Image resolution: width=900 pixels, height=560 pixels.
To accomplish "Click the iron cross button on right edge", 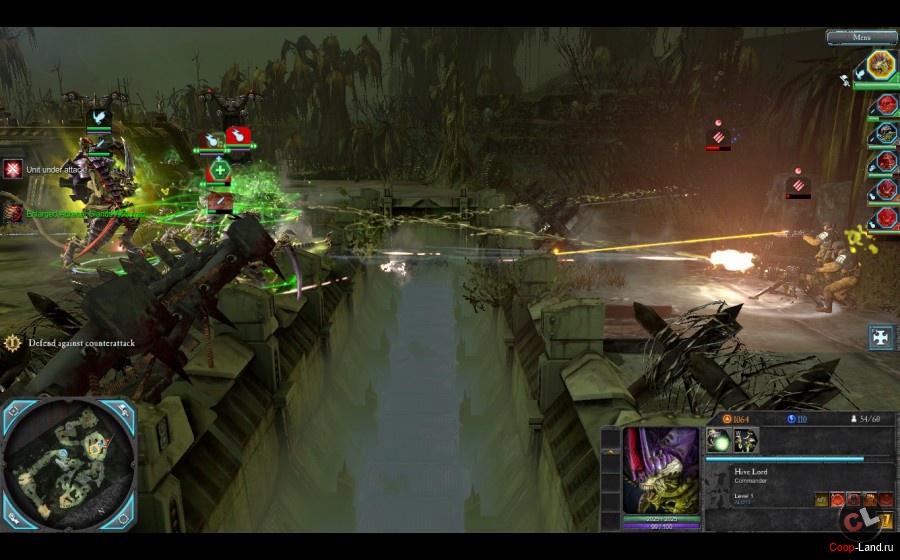I will pyautogui.click(x=881, y=337).
